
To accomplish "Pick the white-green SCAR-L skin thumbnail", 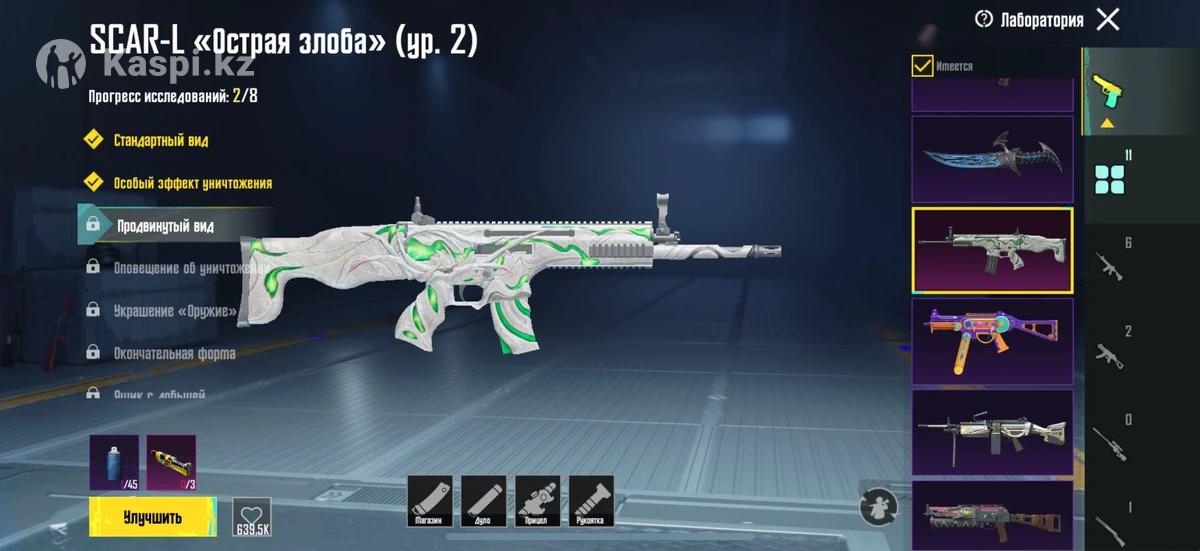I will pyautogui.click(x=992, y=250).
